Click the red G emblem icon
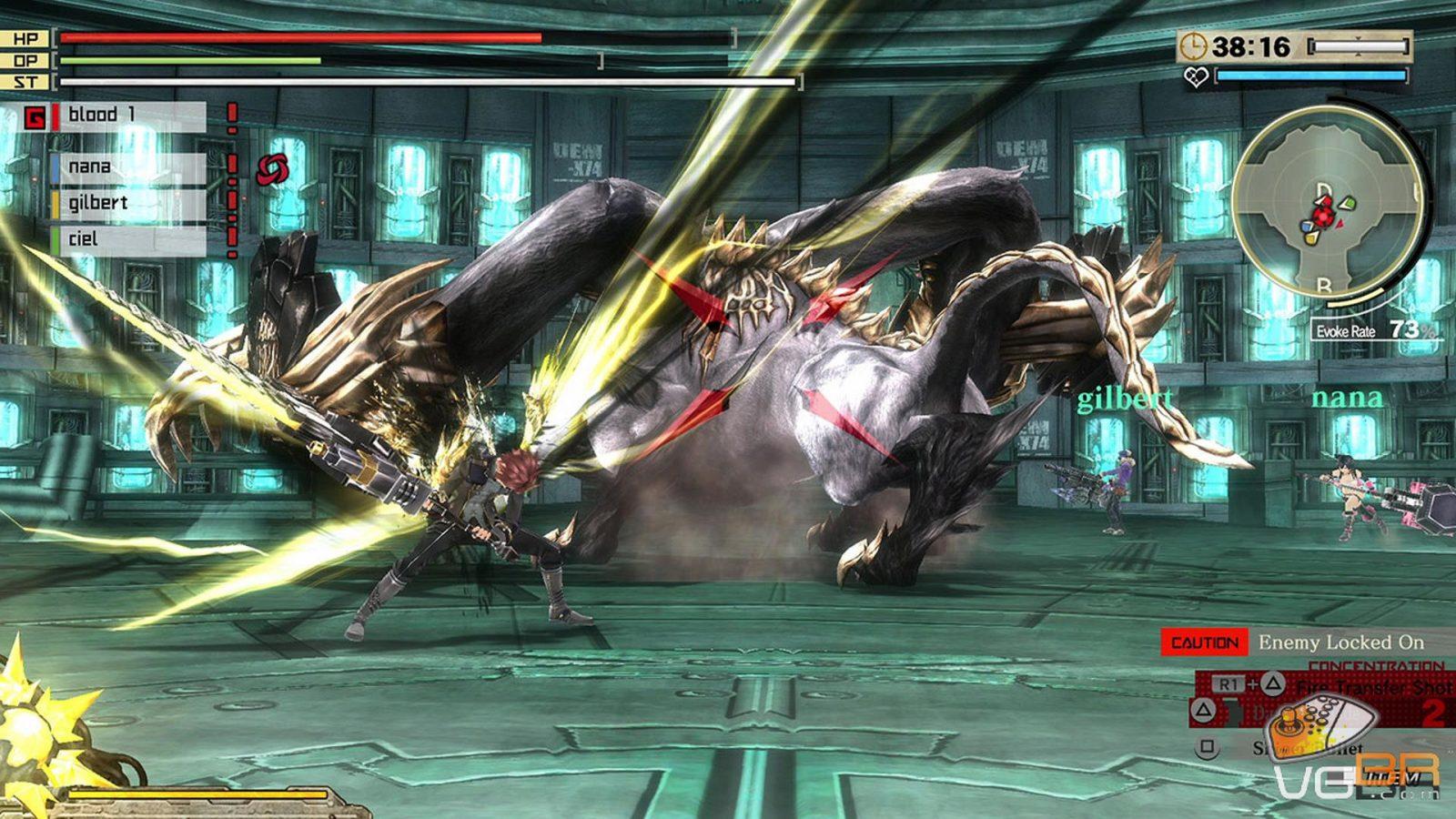Image resolution: width=1456 pixels, height=819 pixels. click(x=35, y=117)
